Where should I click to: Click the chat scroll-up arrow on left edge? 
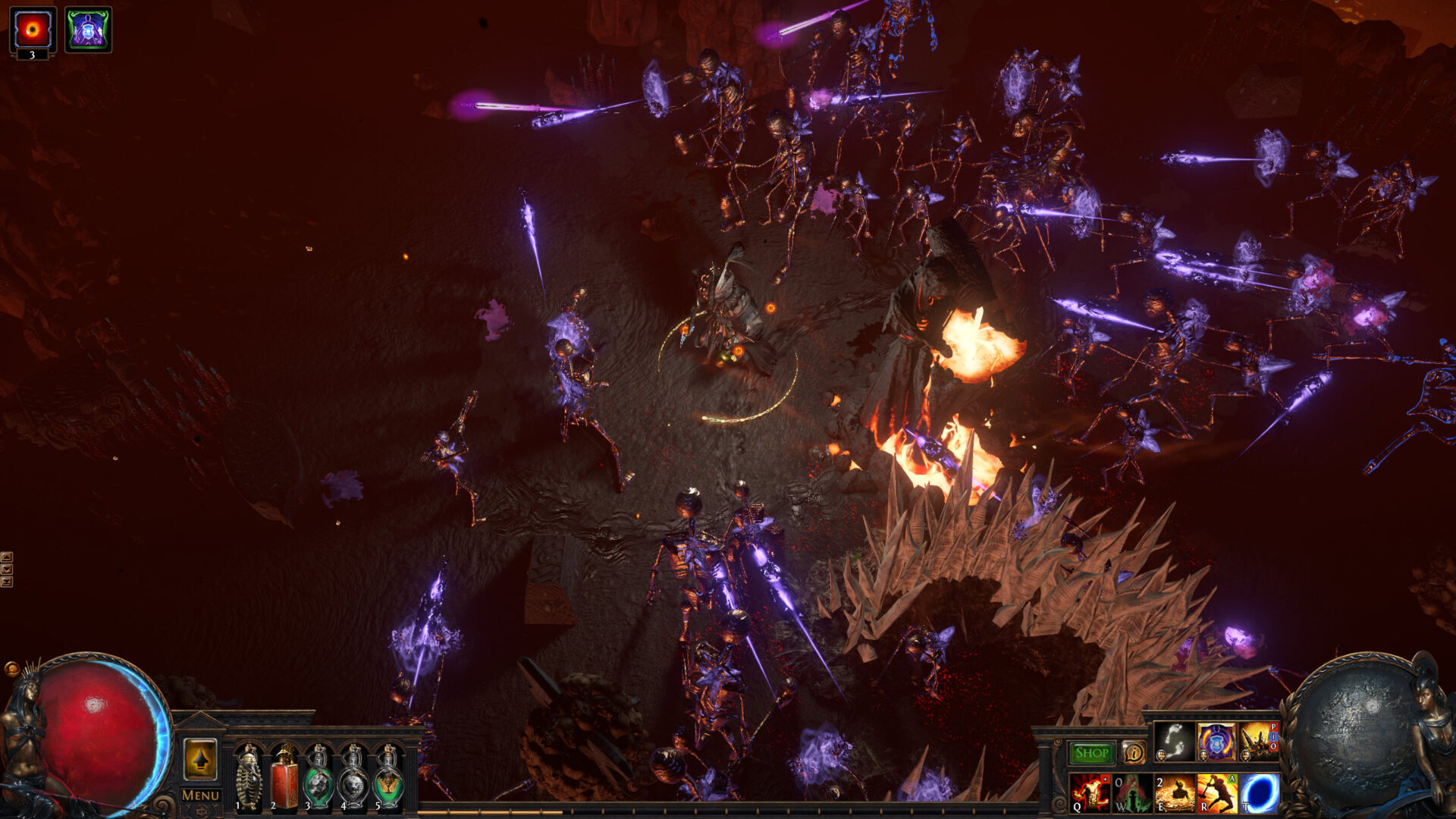pos(7,557)
